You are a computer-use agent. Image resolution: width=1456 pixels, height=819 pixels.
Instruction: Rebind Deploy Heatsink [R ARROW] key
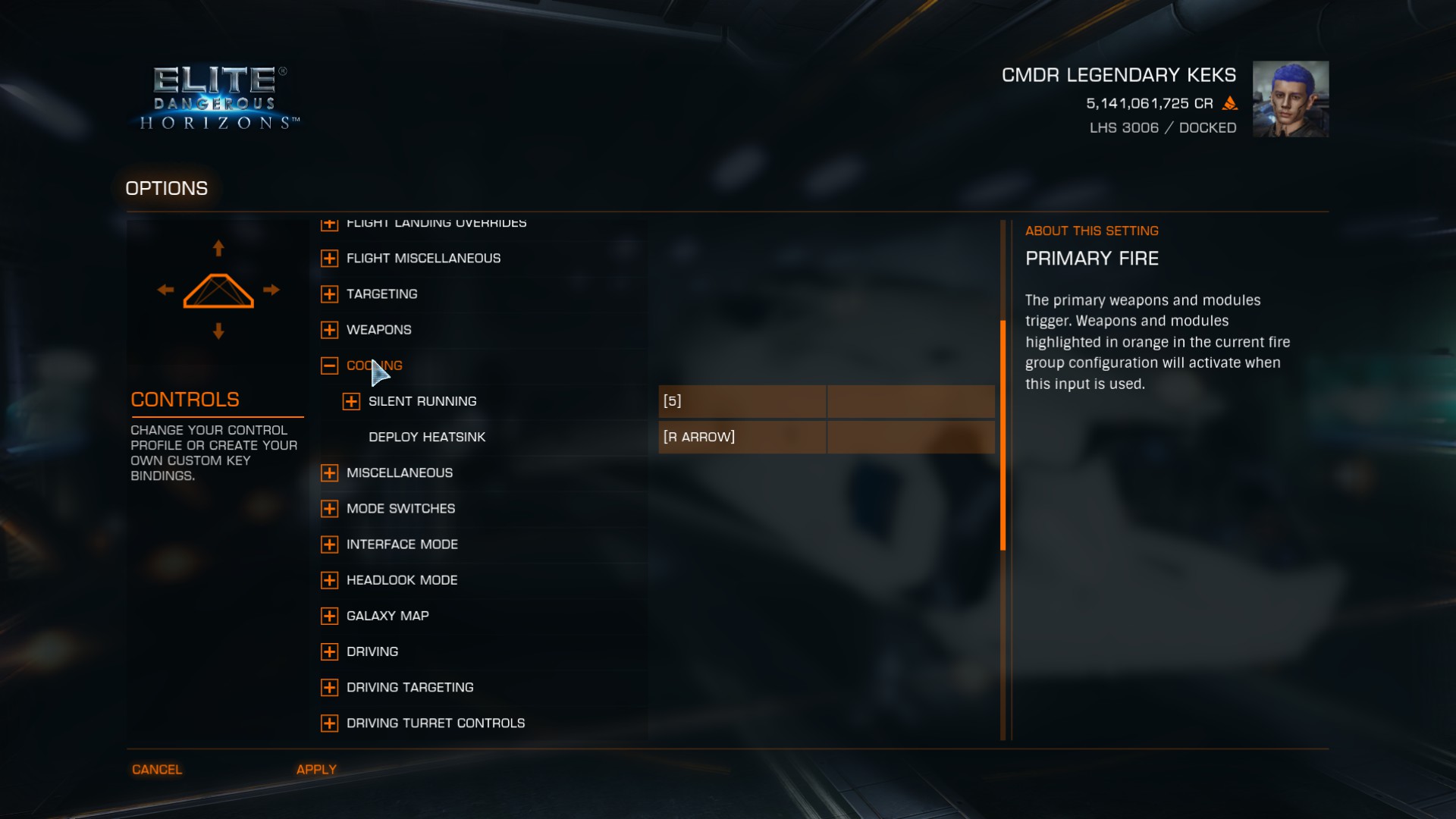click(x=742, y=437)
